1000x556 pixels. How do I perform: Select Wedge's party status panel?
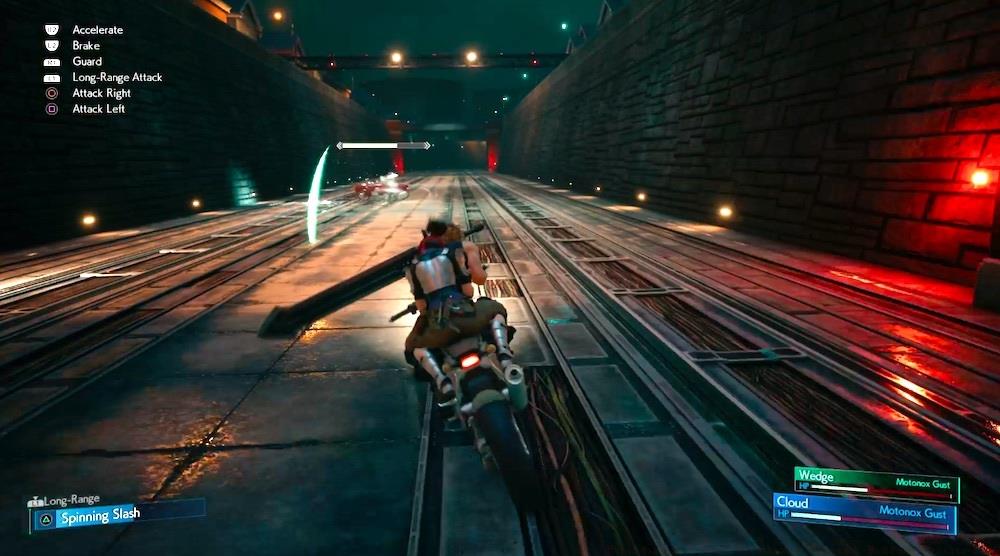pyautogui.click(x=876, y=482)
